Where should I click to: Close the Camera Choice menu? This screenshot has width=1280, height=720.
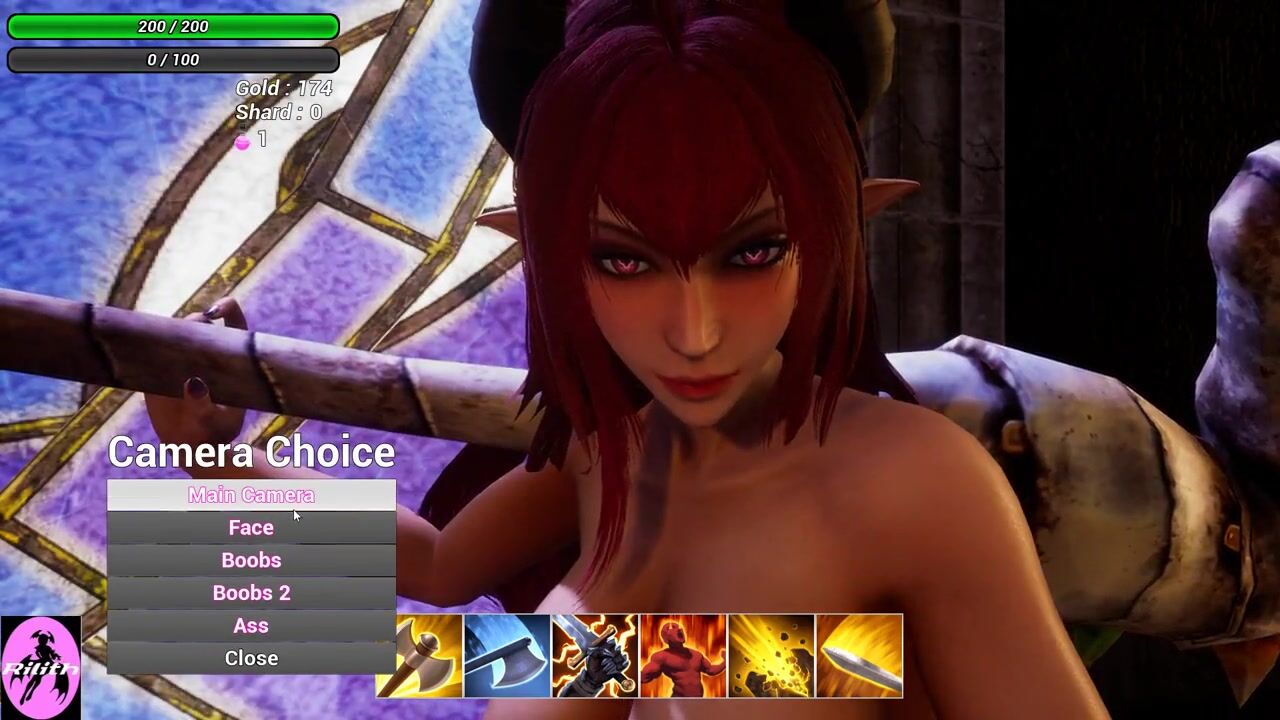pyautogui.click(x=251, y=658)
